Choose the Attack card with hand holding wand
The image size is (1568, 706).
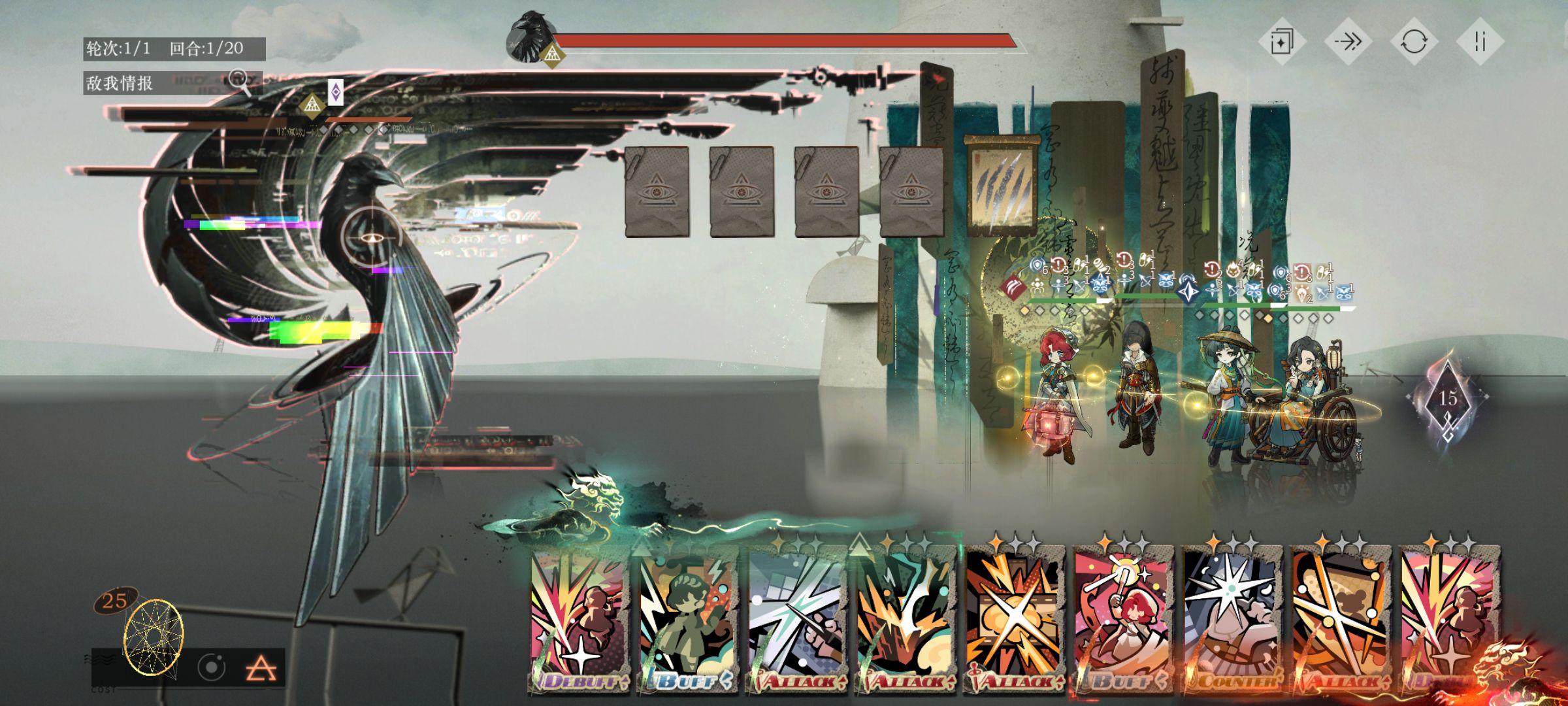[x=796, y=621]
